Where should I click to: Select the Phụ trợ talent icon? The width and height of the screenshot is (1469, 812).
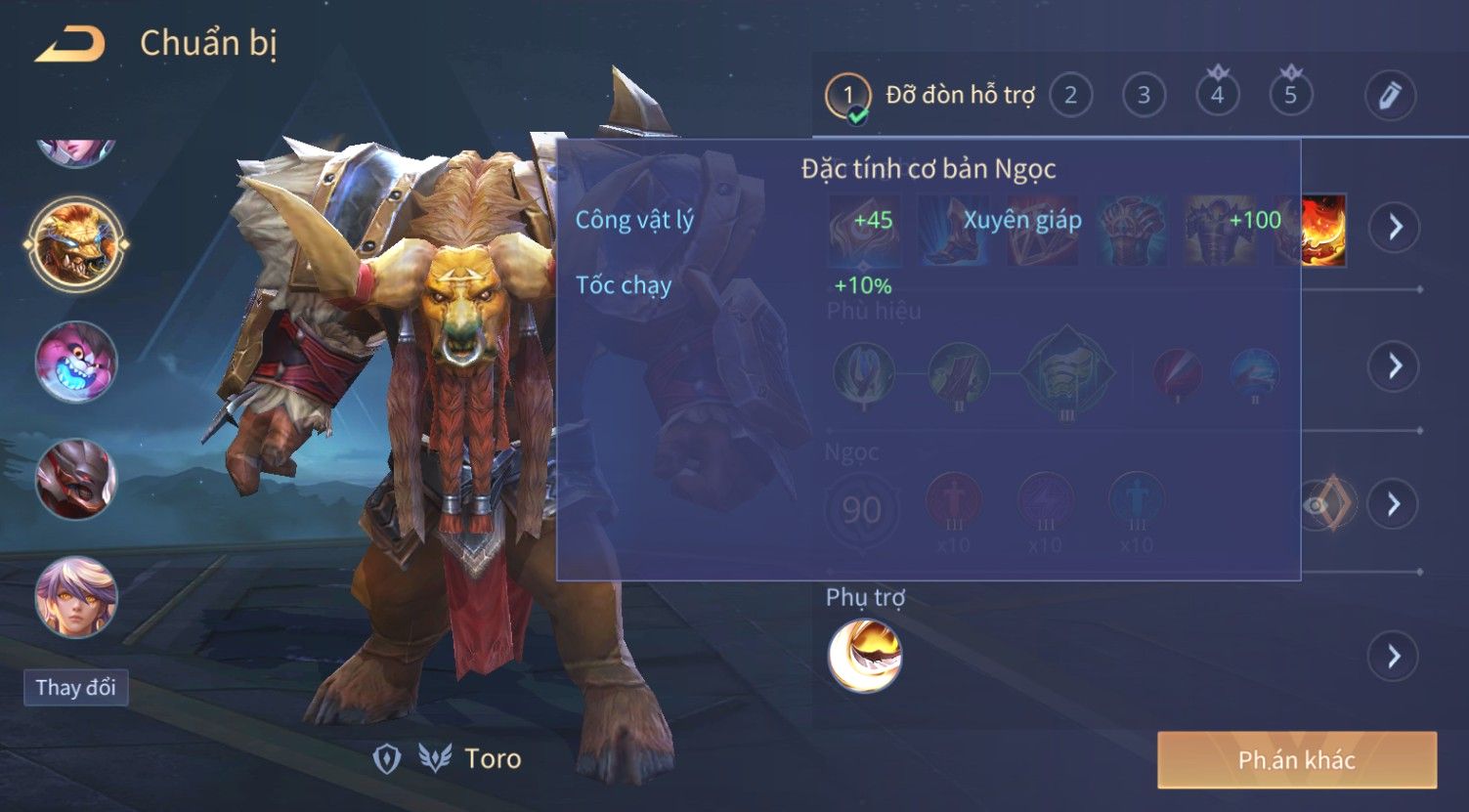click(x=864, y=656)
